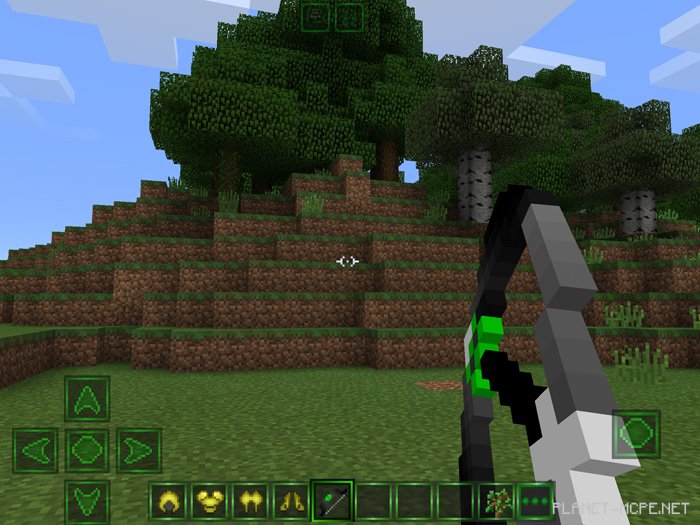
Task: Open the pause button at top
Action: [349, 16]
